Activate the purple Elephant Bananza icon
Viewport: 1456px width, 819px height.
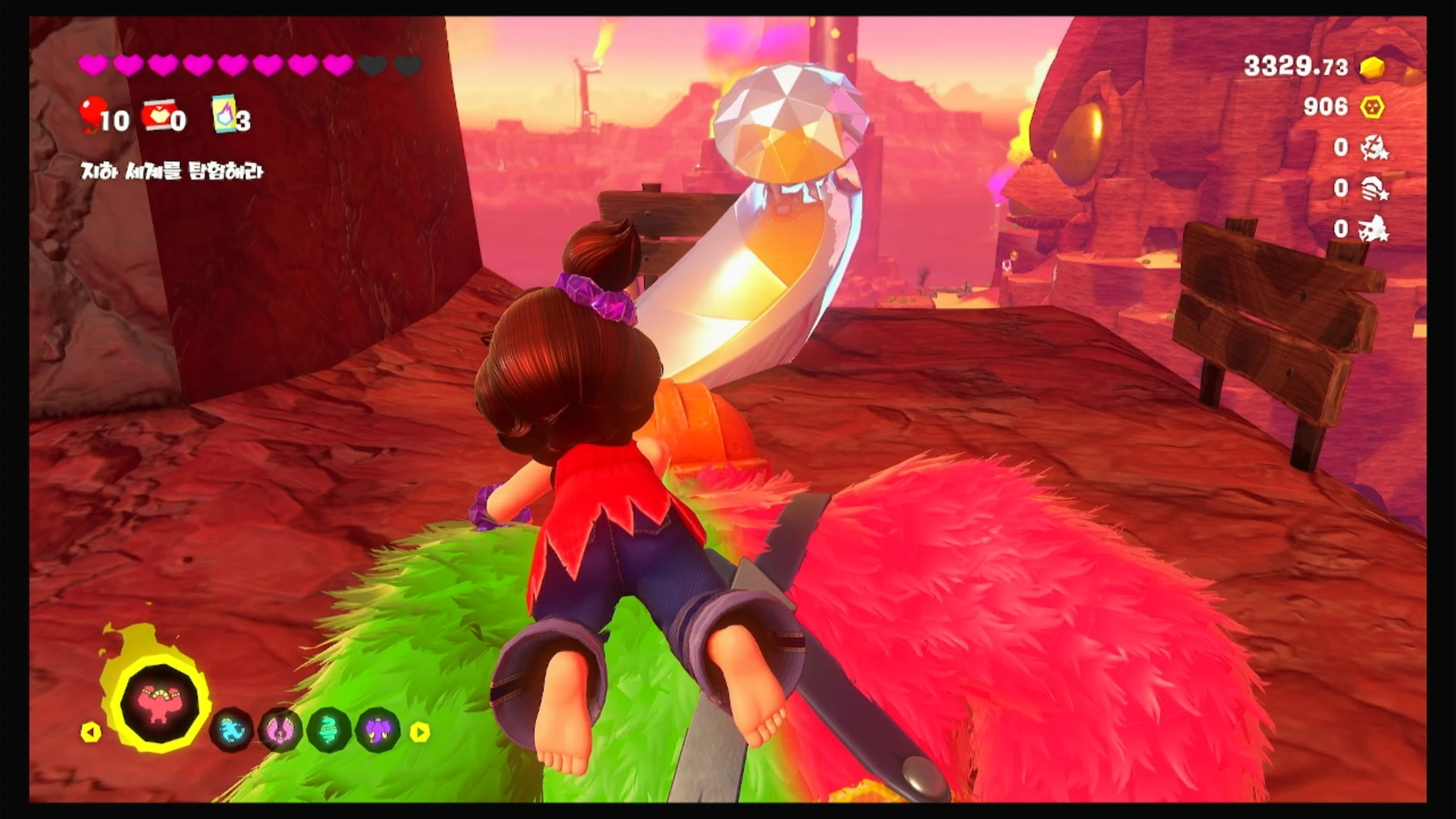tap(378, 730)
